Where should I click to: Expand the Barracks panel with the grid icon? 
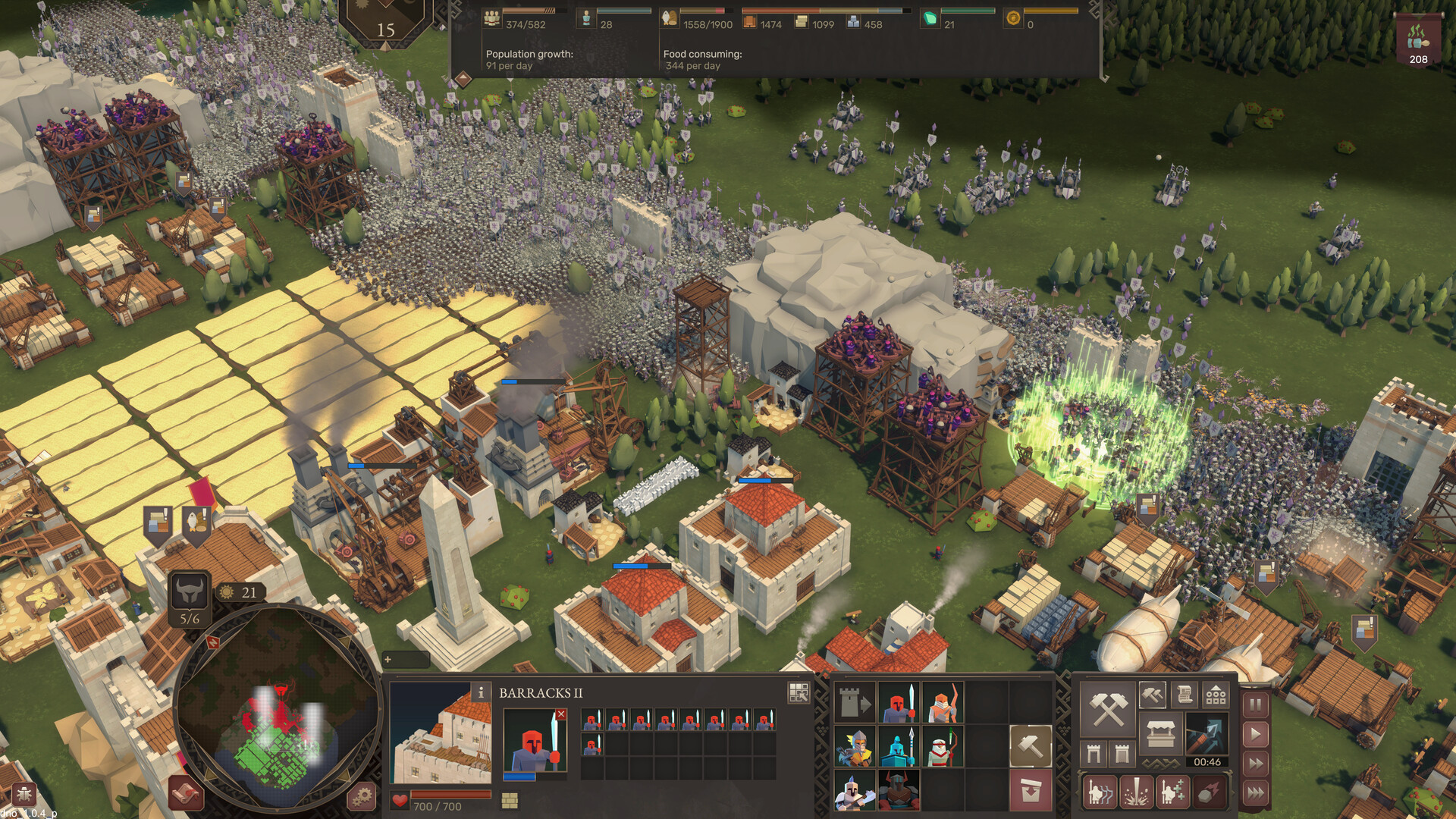point(799,692)
